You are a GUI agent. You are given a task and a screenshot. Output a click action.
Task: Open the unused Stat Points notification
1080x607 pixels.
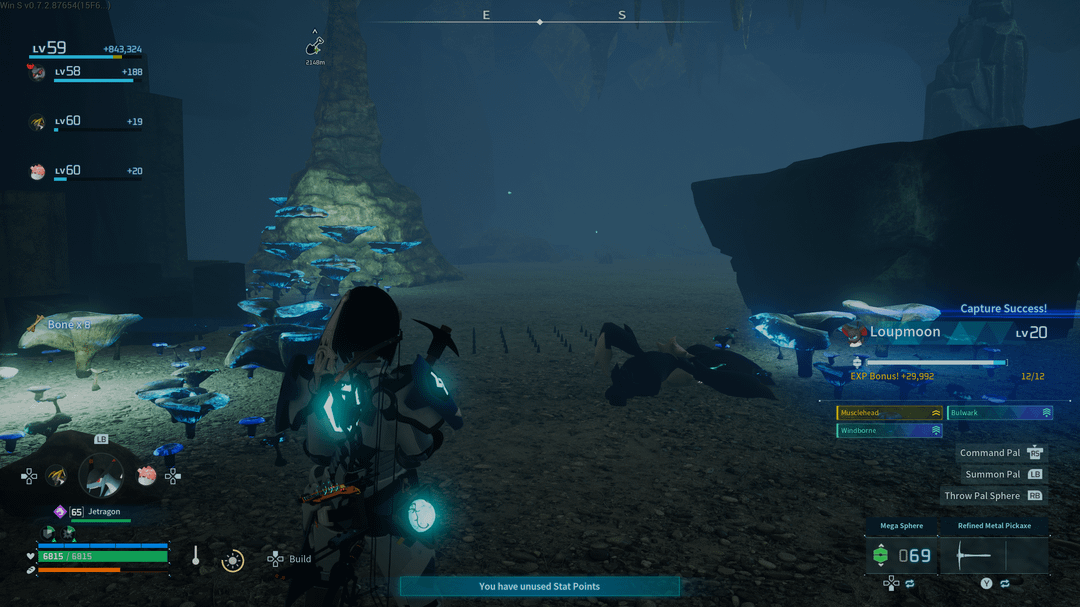click(539, 586)
